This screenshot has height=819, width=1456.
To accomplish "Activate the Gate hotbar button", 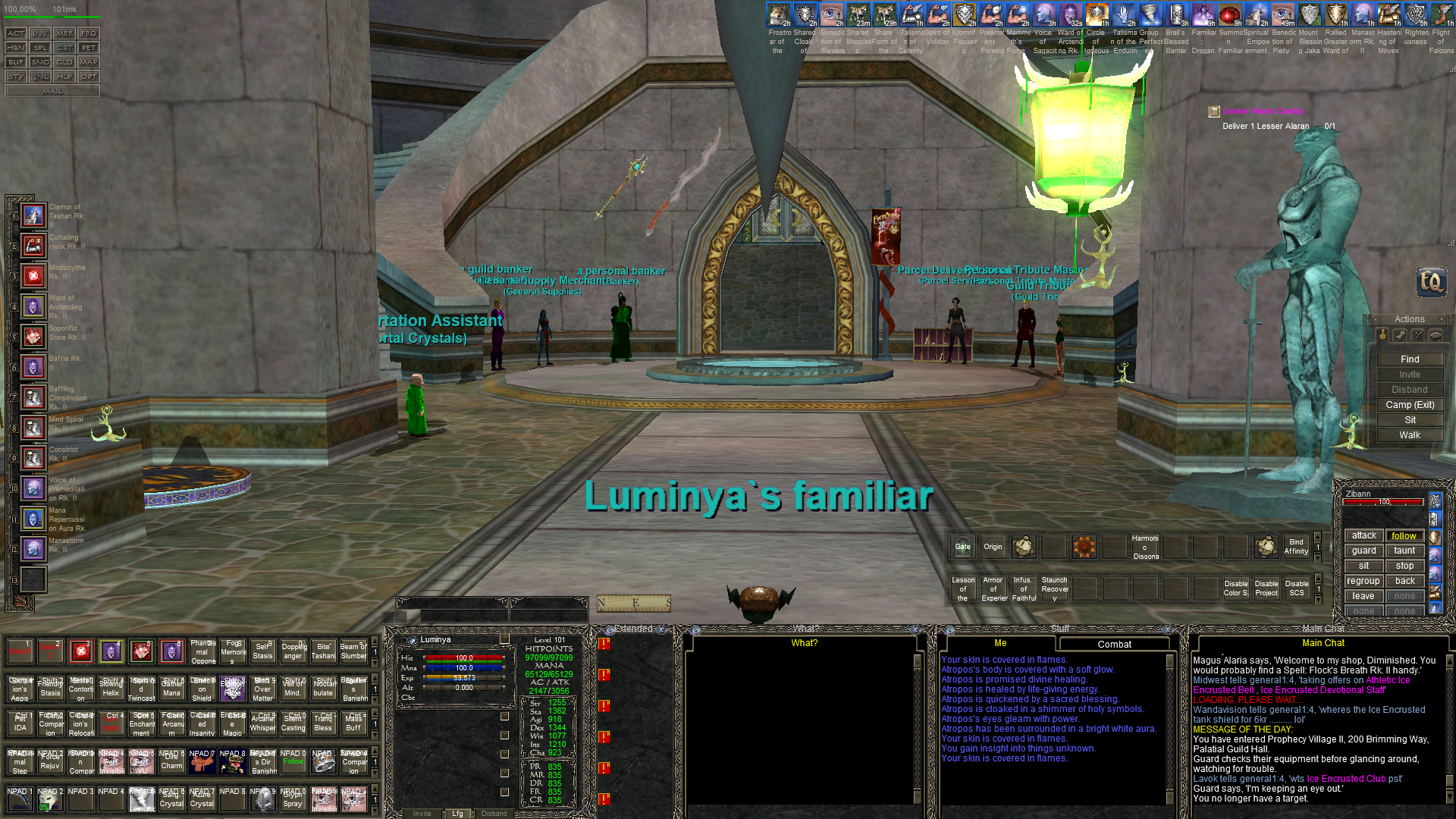I will pyautogui.click(x=962, y=547).
